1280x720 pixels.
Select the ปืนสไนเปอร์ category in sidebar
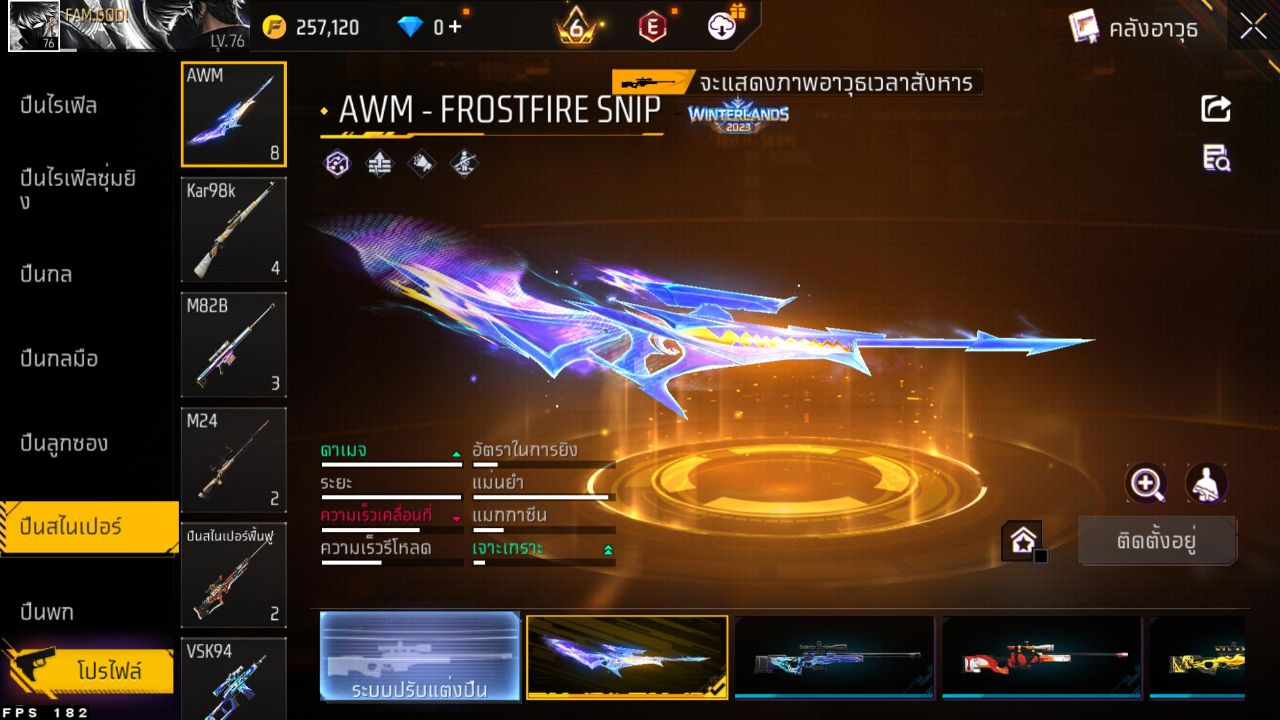pos(70,527)
